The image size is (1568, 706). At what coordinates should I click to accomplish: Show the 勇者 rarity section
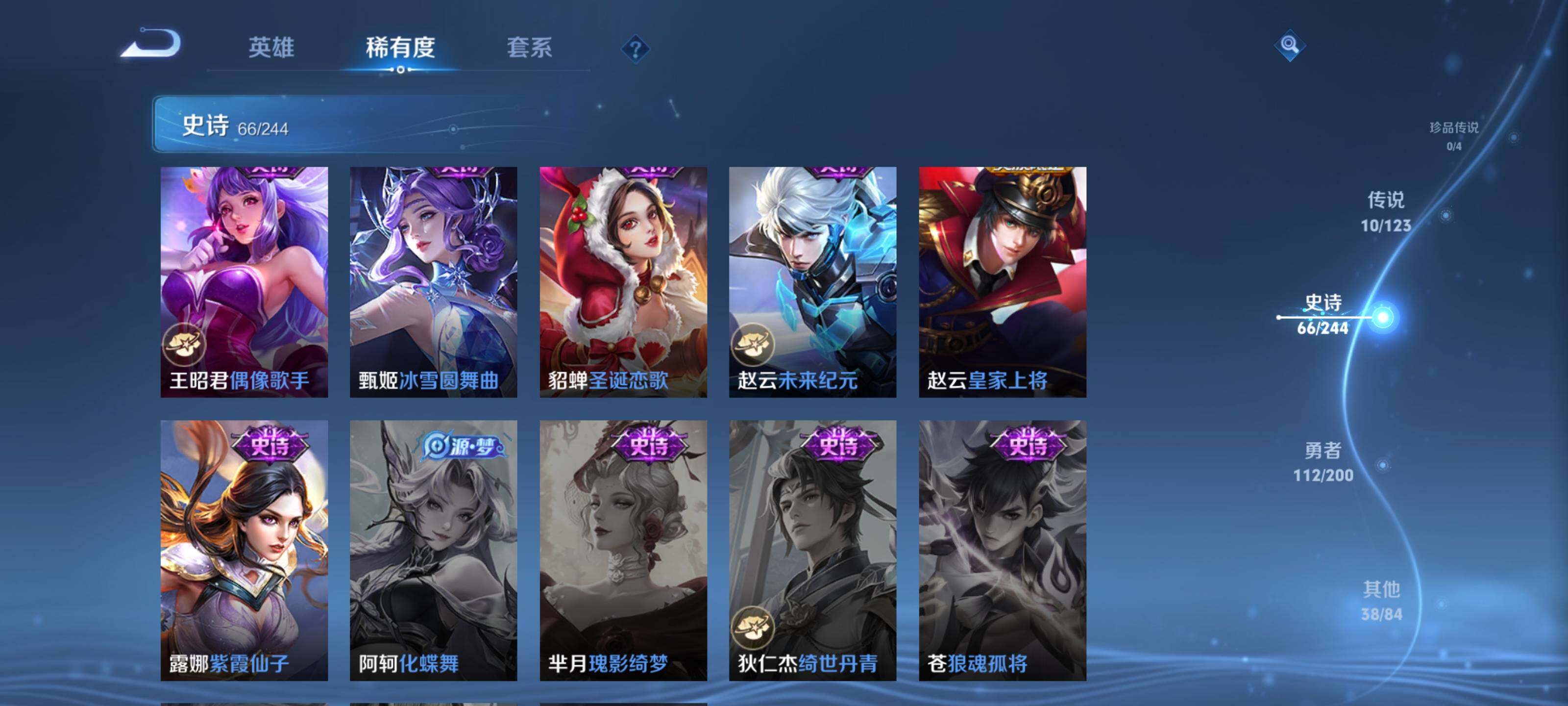click(1323, 462)
